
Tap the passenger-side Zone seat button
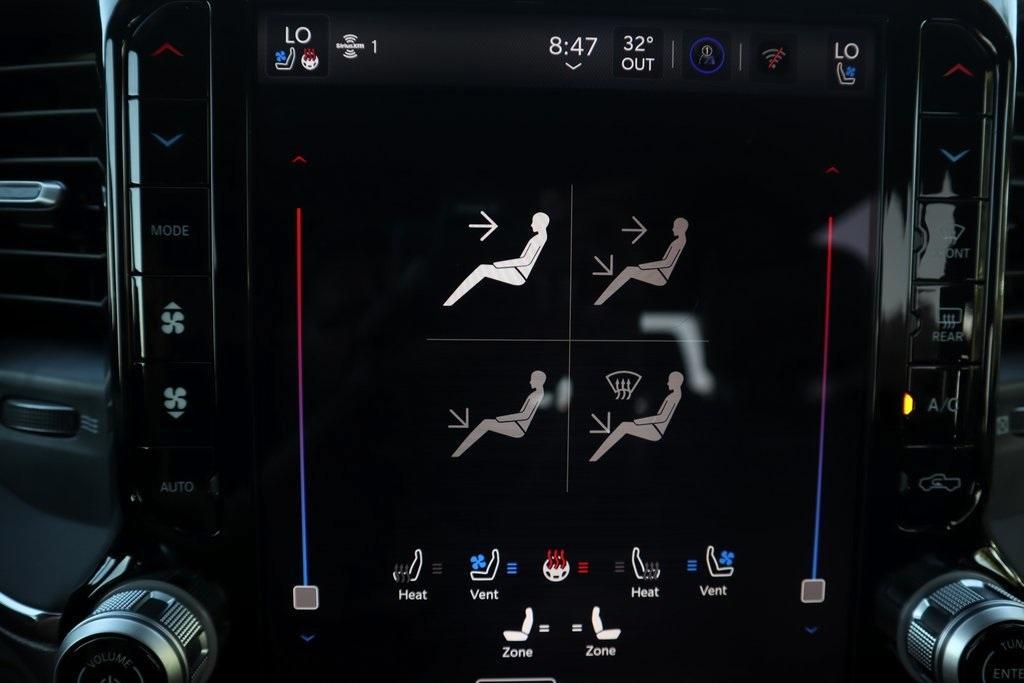coord(603,632)
